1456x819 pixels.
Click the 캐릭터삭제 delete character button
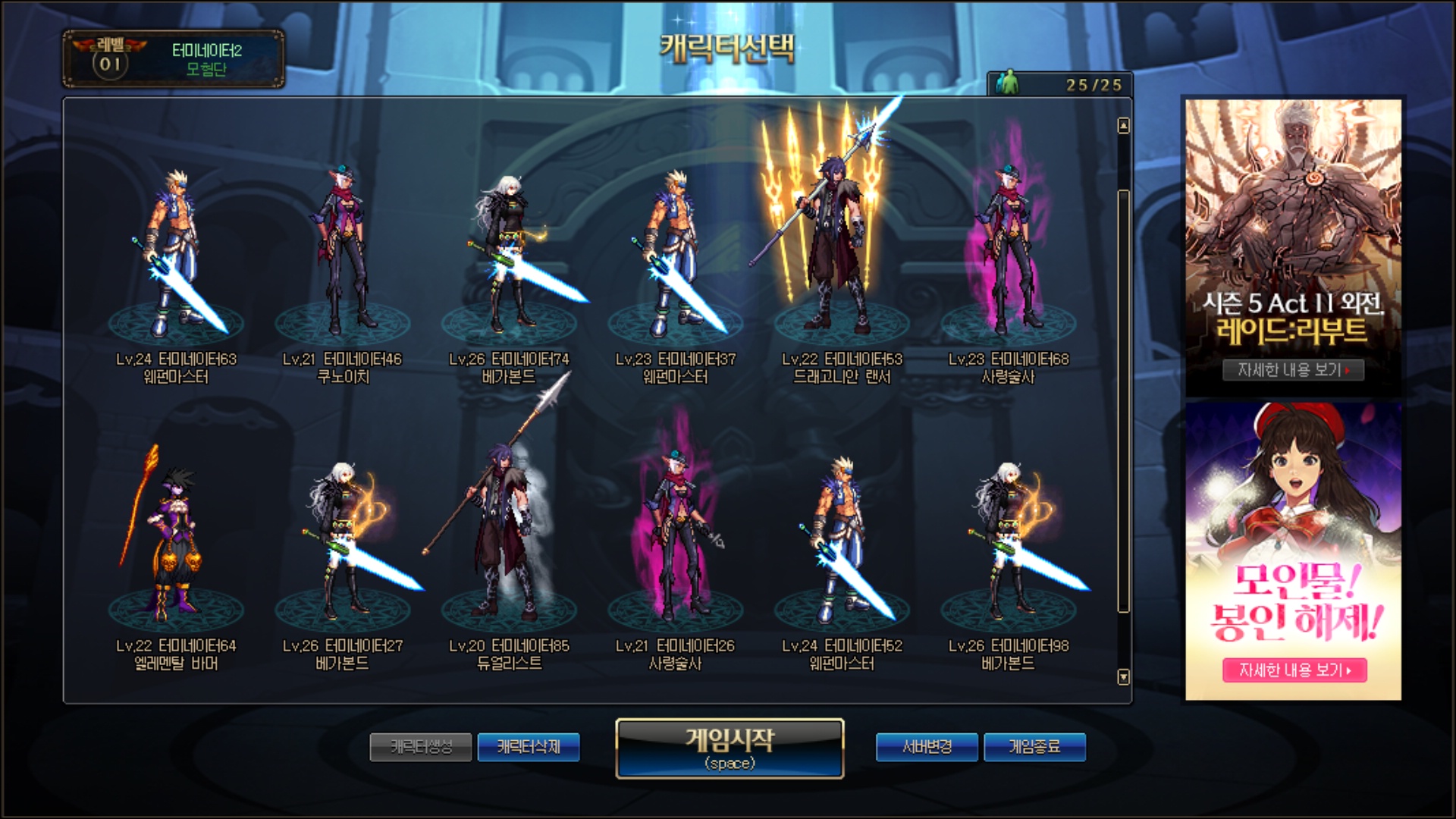coord(529,747)
